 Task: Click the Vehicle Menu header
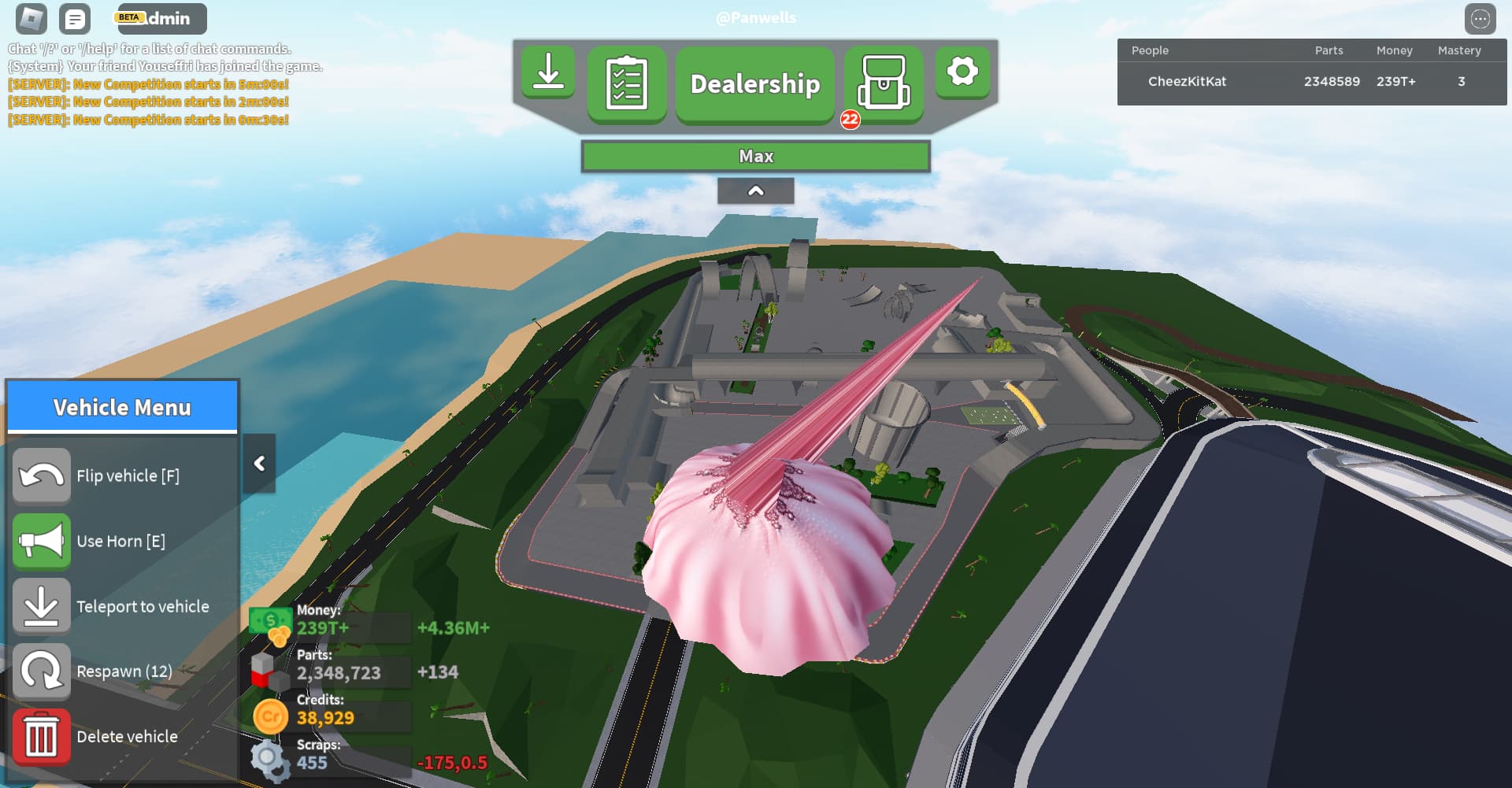point(122,407)
